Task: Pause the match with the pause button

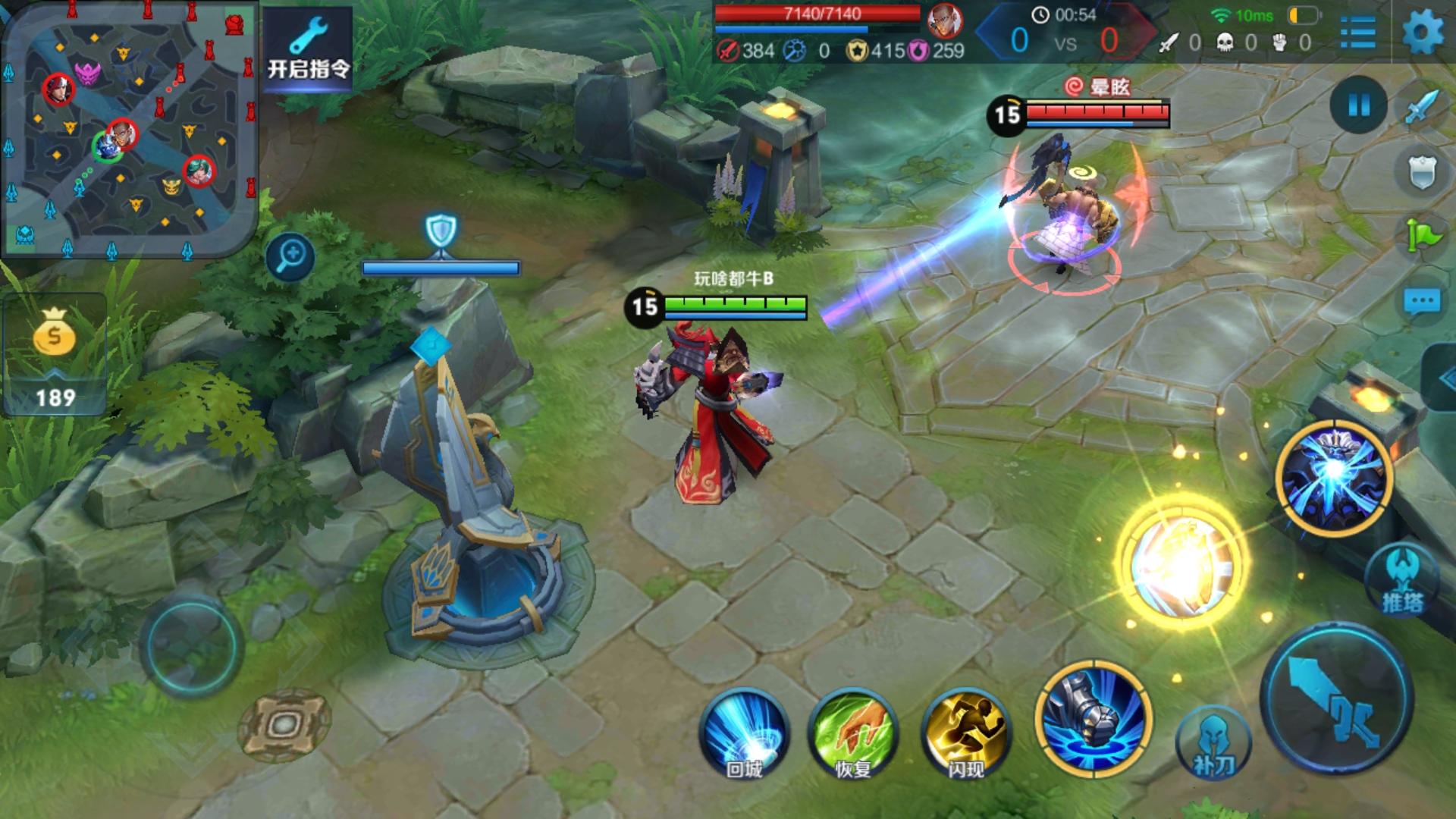Action: pyautogui.click(x=1358, y=105)
